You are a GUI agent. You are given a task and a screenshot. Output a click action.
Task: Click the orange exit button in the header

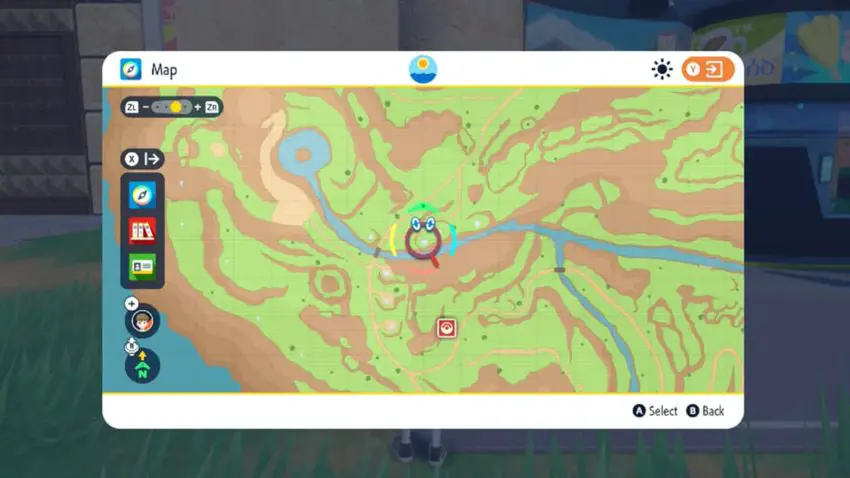point(708,69)
